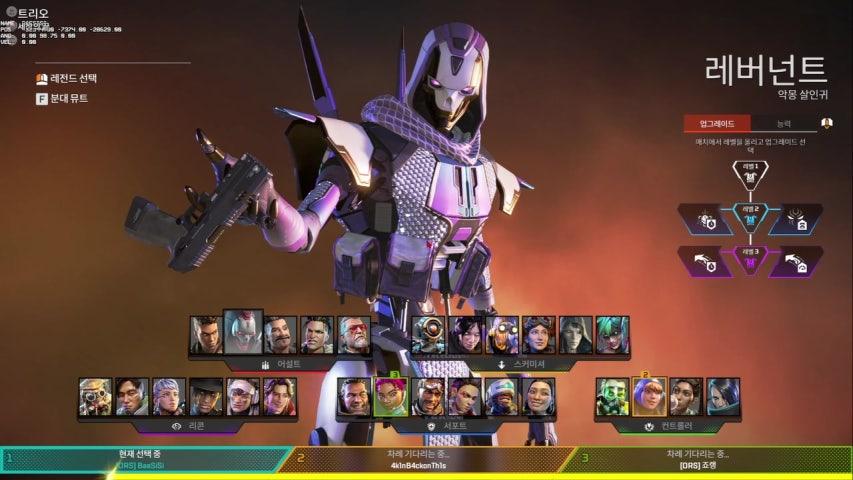Open the 업그레이드 (Upgrades) tab
Viewport: 853px width, 480px height.
point(717,124)
